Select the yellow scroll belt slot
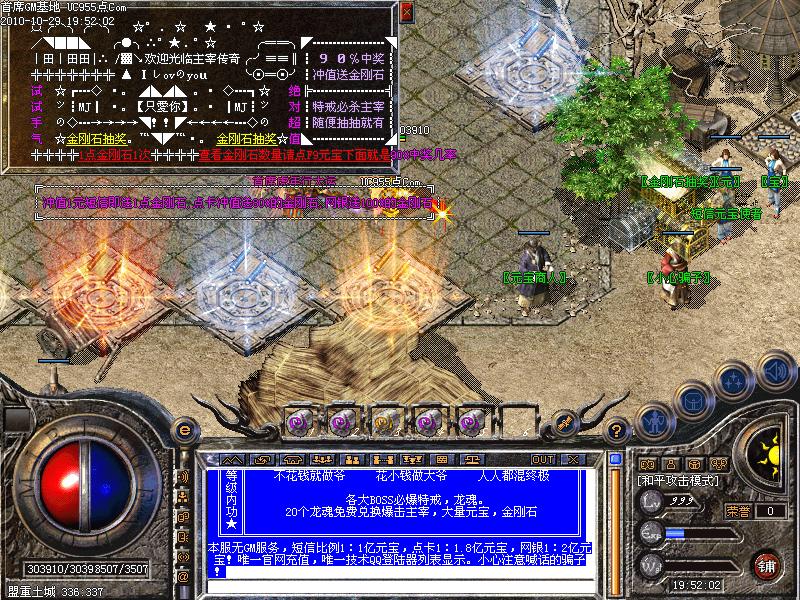The height and width of the screenshot is (600, 800). [384, 420]
